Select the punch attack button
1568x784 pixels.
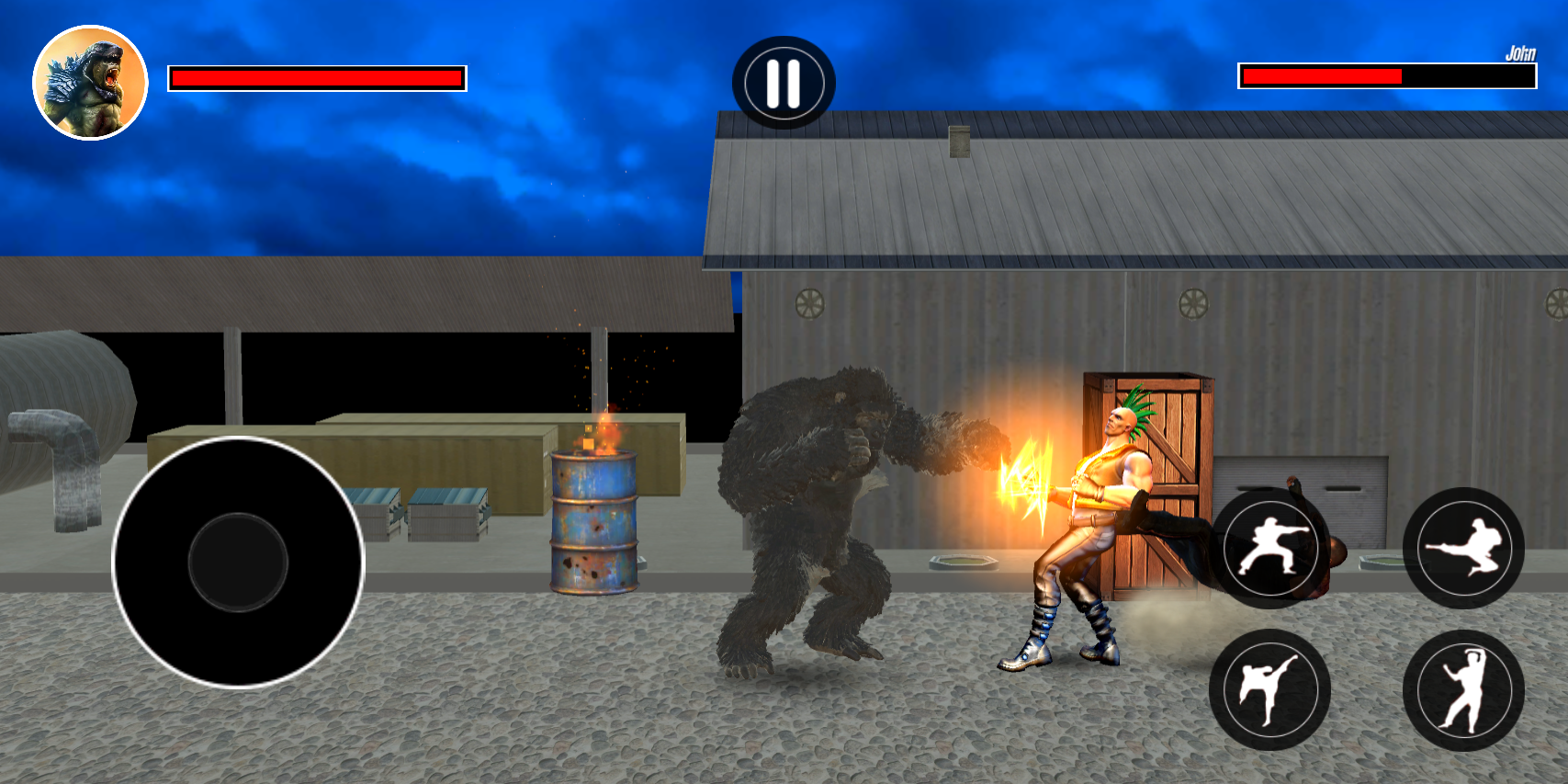point(1272,548)
